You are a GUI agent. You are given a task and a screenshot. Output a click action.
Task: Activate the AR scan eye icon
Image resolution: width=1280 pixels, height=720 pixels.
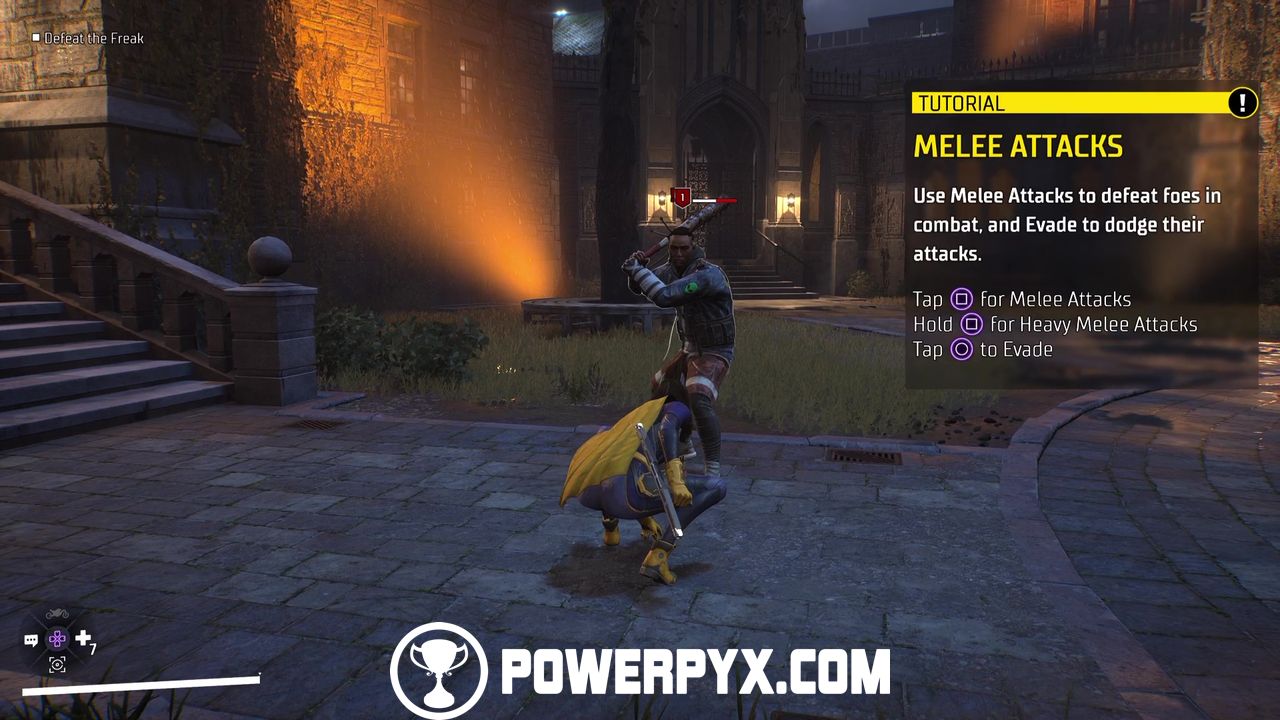57,664
